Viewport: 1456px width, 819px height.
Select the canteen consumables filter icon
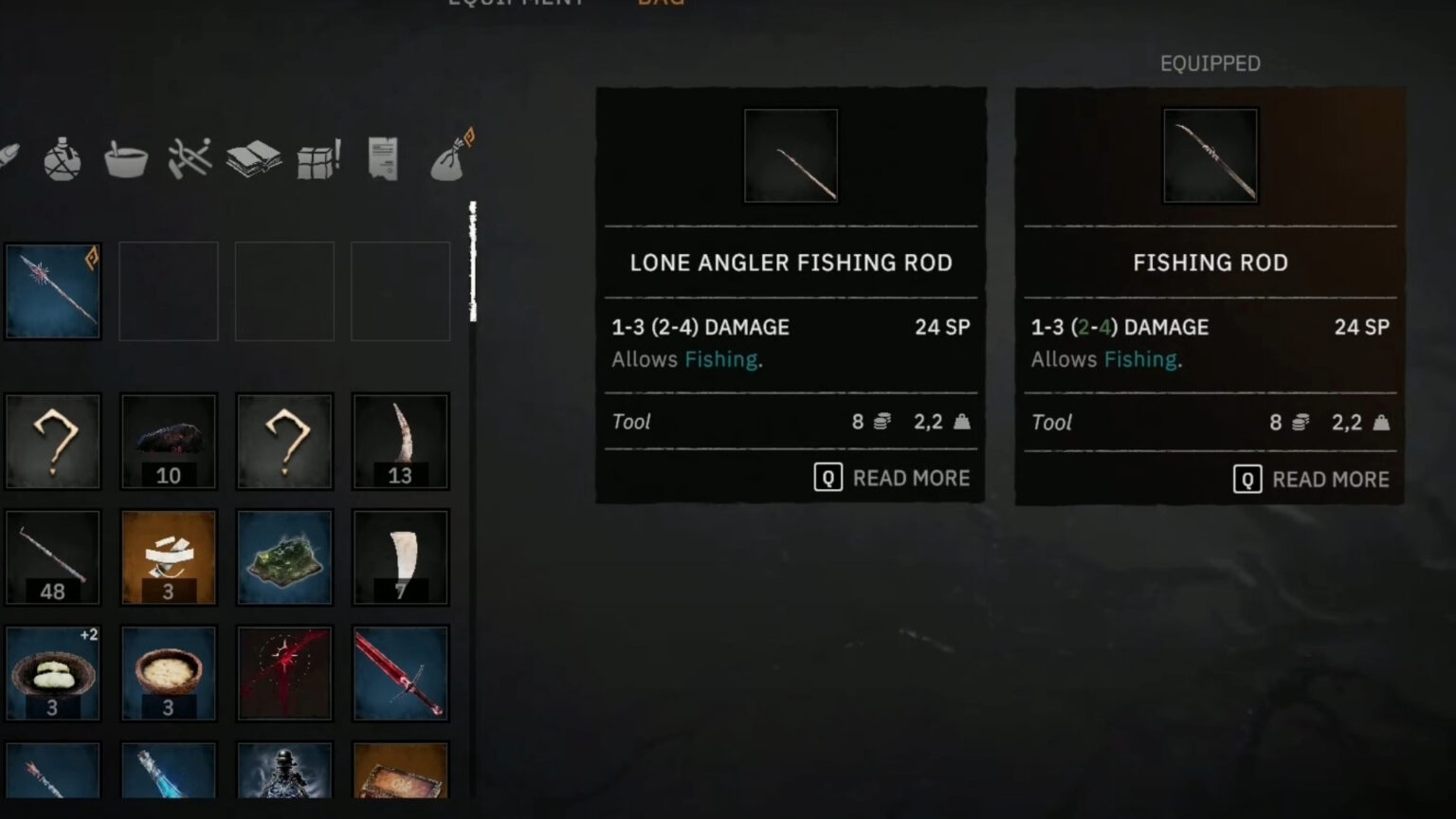[x=62, y=157]
